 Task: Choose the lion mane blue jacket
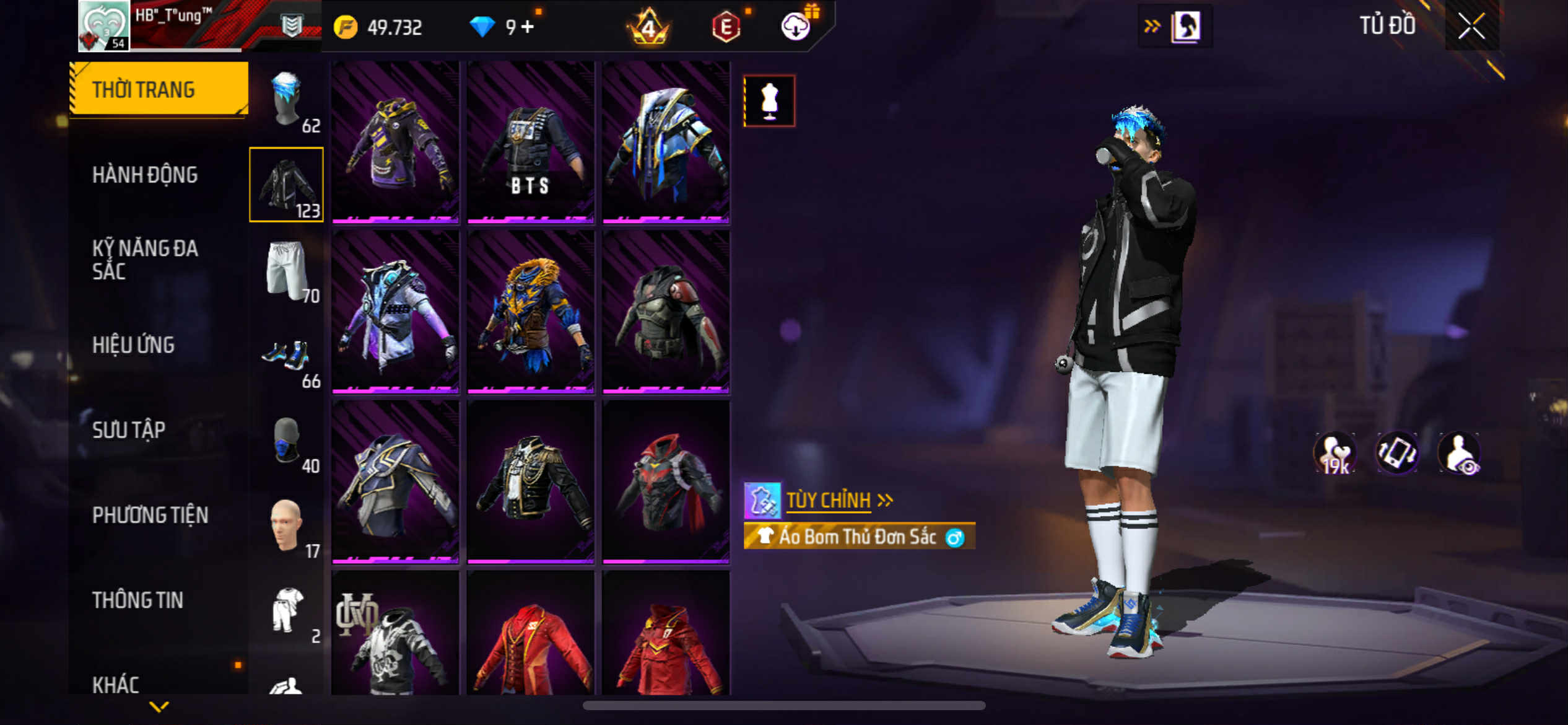(531, 312)
